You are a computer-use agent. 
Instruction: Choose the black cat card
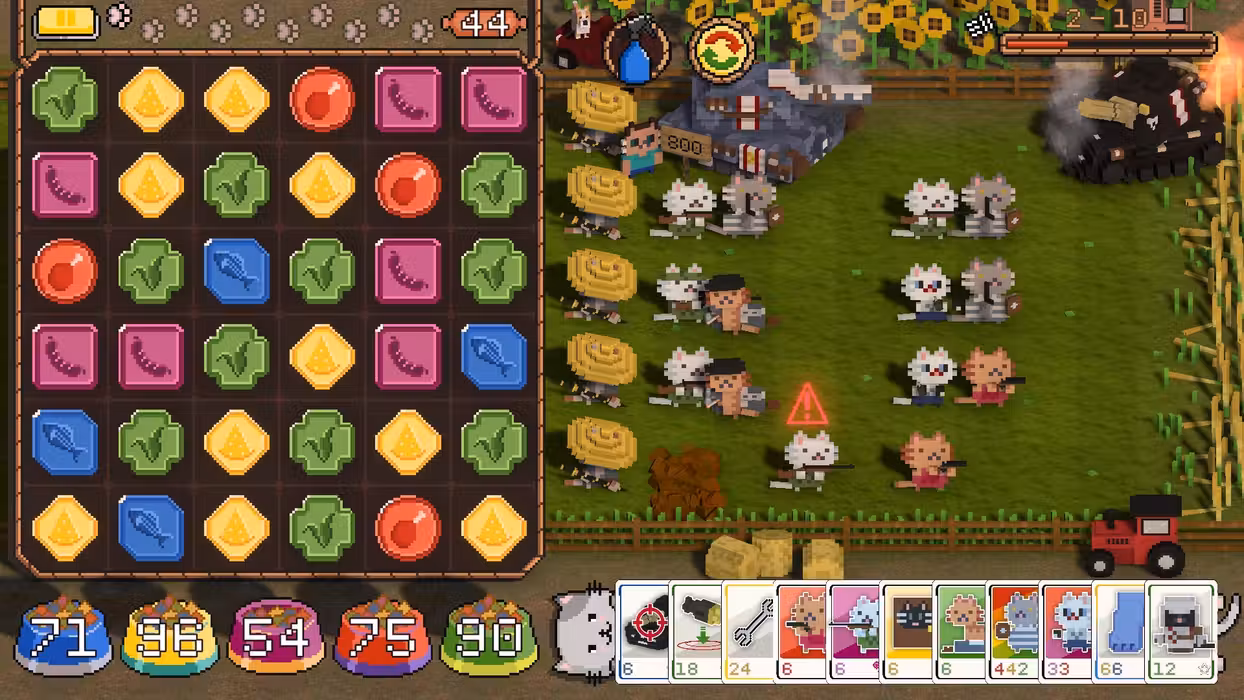click(908, 630)
